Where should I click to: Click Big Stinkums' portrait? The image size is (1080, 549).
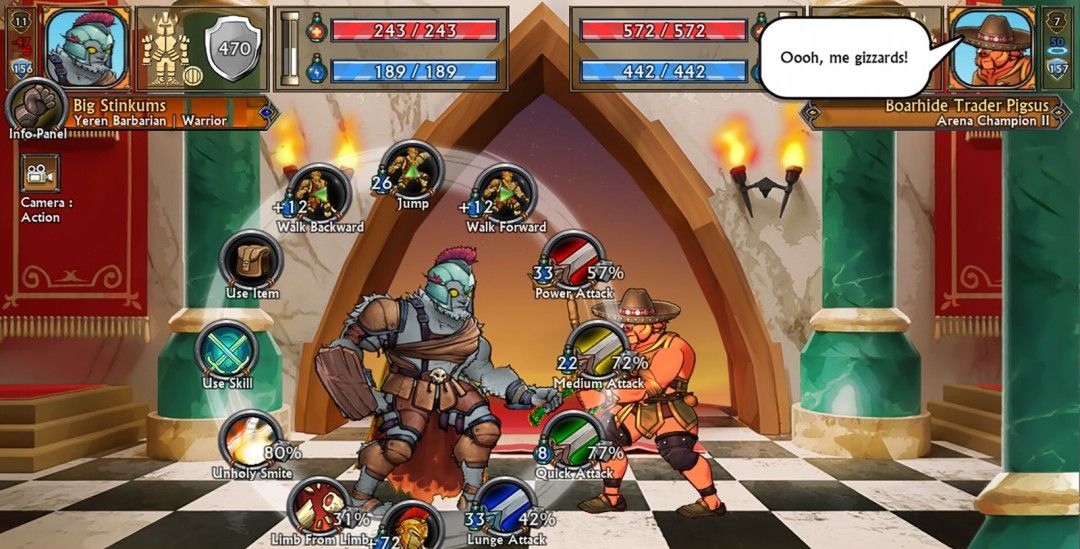point(87,47)
